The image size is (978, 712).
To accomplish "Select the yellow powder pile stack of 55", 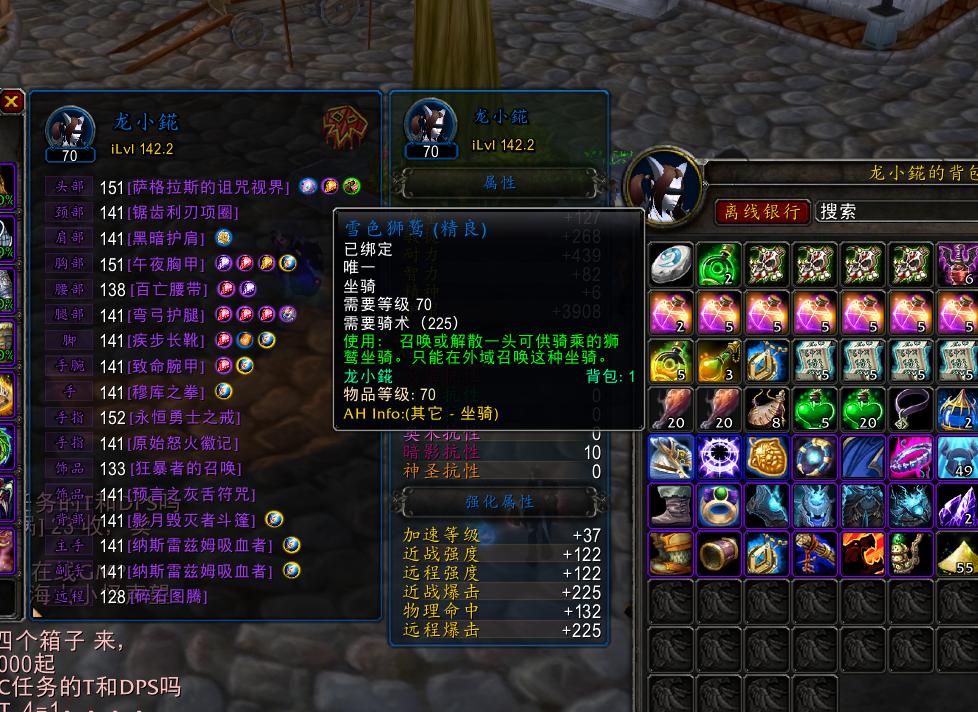I will [959, 553].
